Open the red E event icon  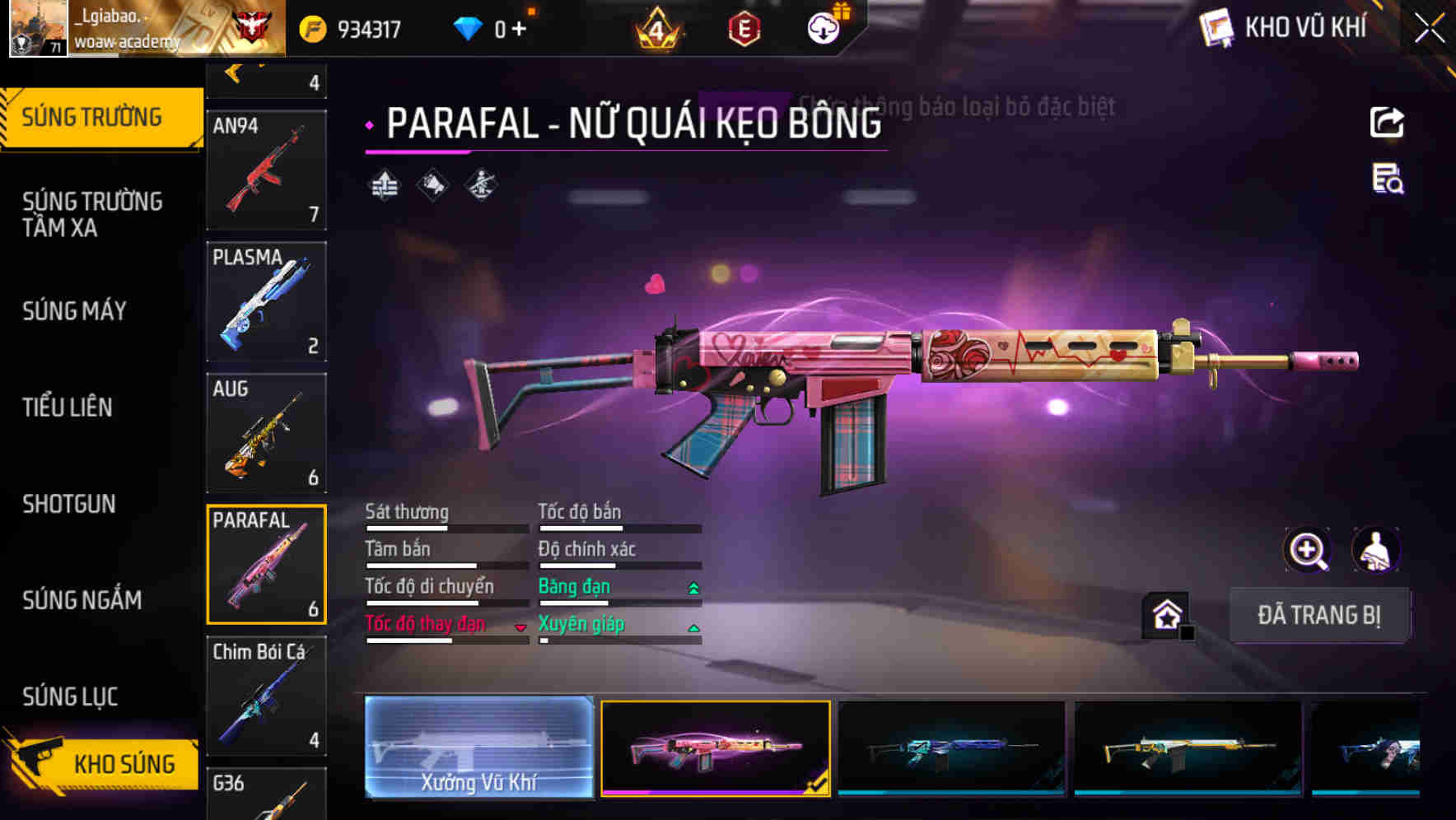pyautogui.click(x=744, y=27)
